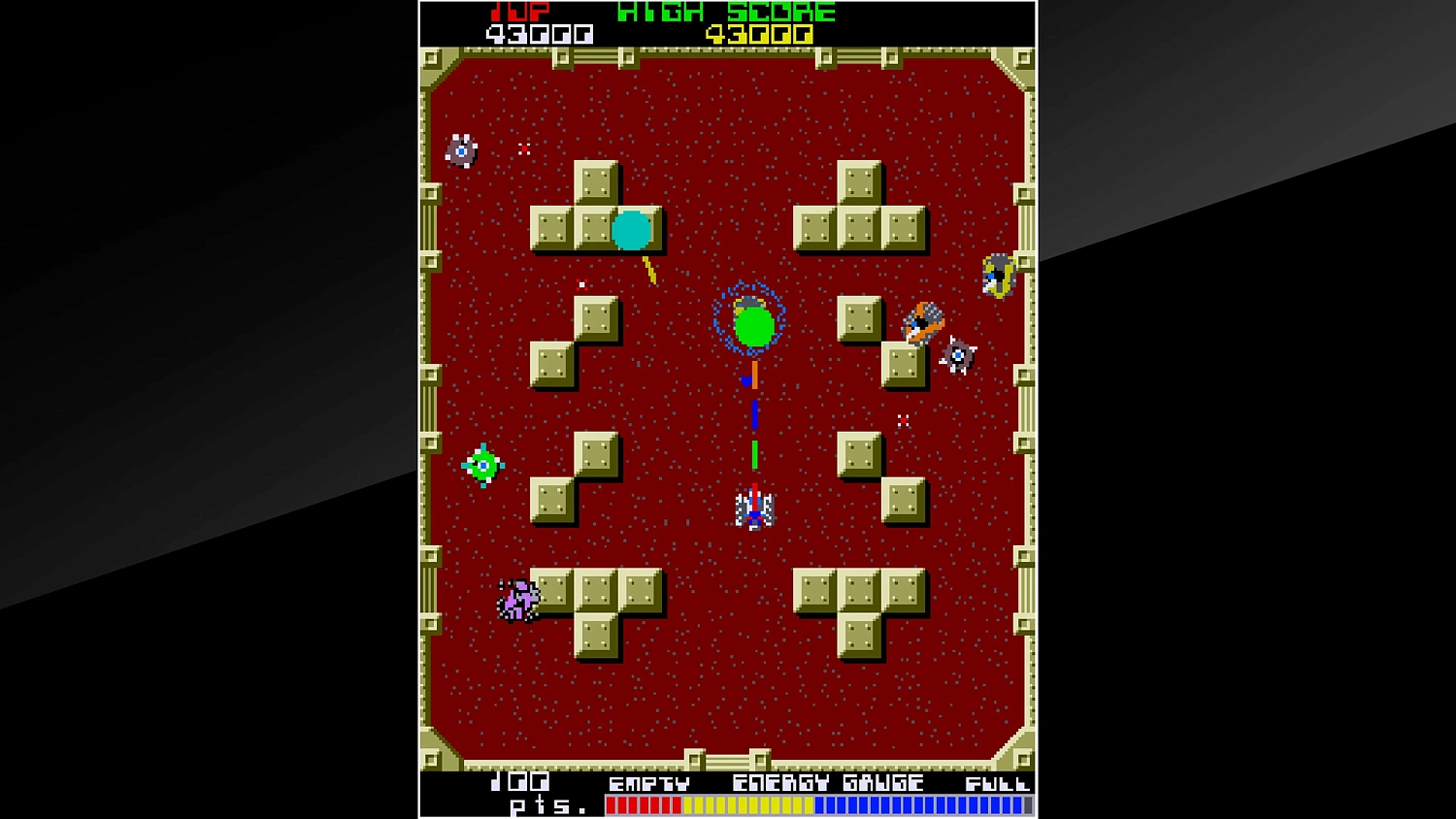Select the player's ship sprite
The image size is (1456, 819).
point(754,508)
